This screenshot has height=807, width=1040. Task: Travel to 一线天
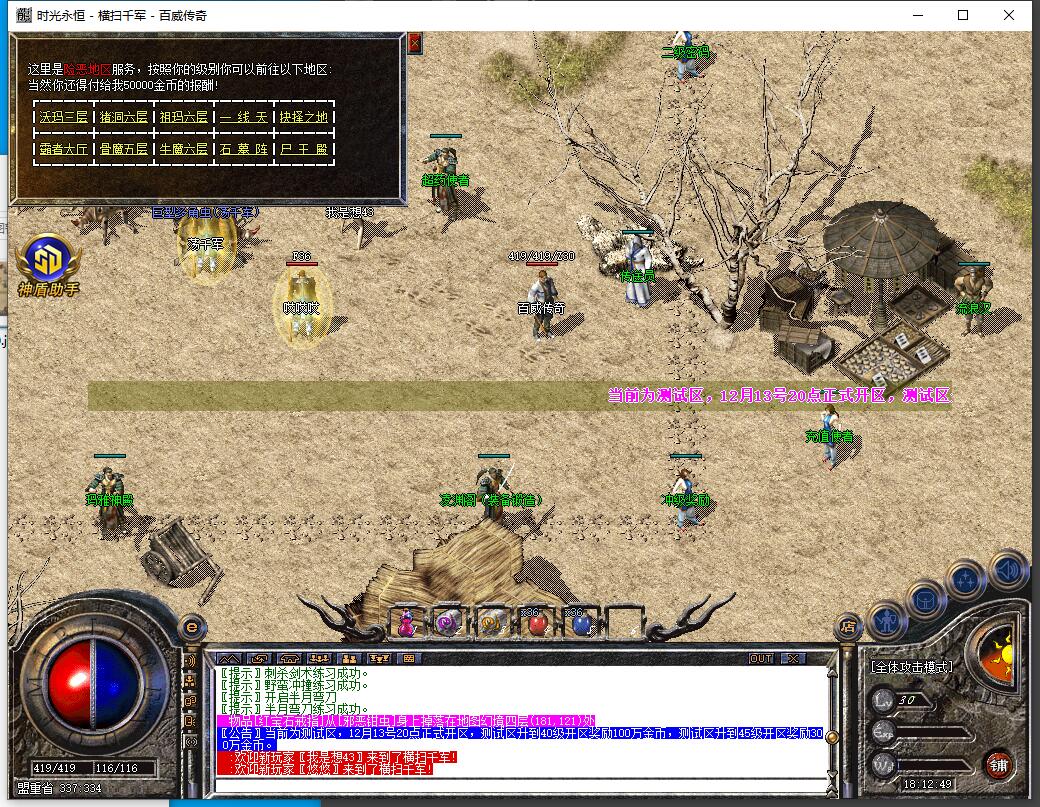click(244, 117)
